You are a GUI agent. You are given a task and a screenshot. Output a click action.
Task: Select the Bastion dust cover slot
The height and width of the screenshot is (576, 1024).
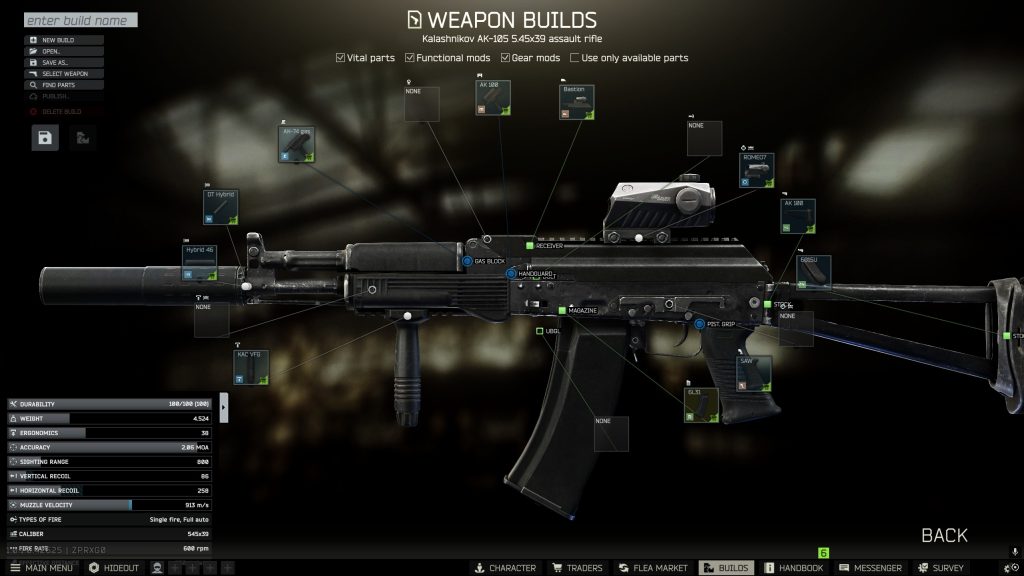(x=577, y=103)
